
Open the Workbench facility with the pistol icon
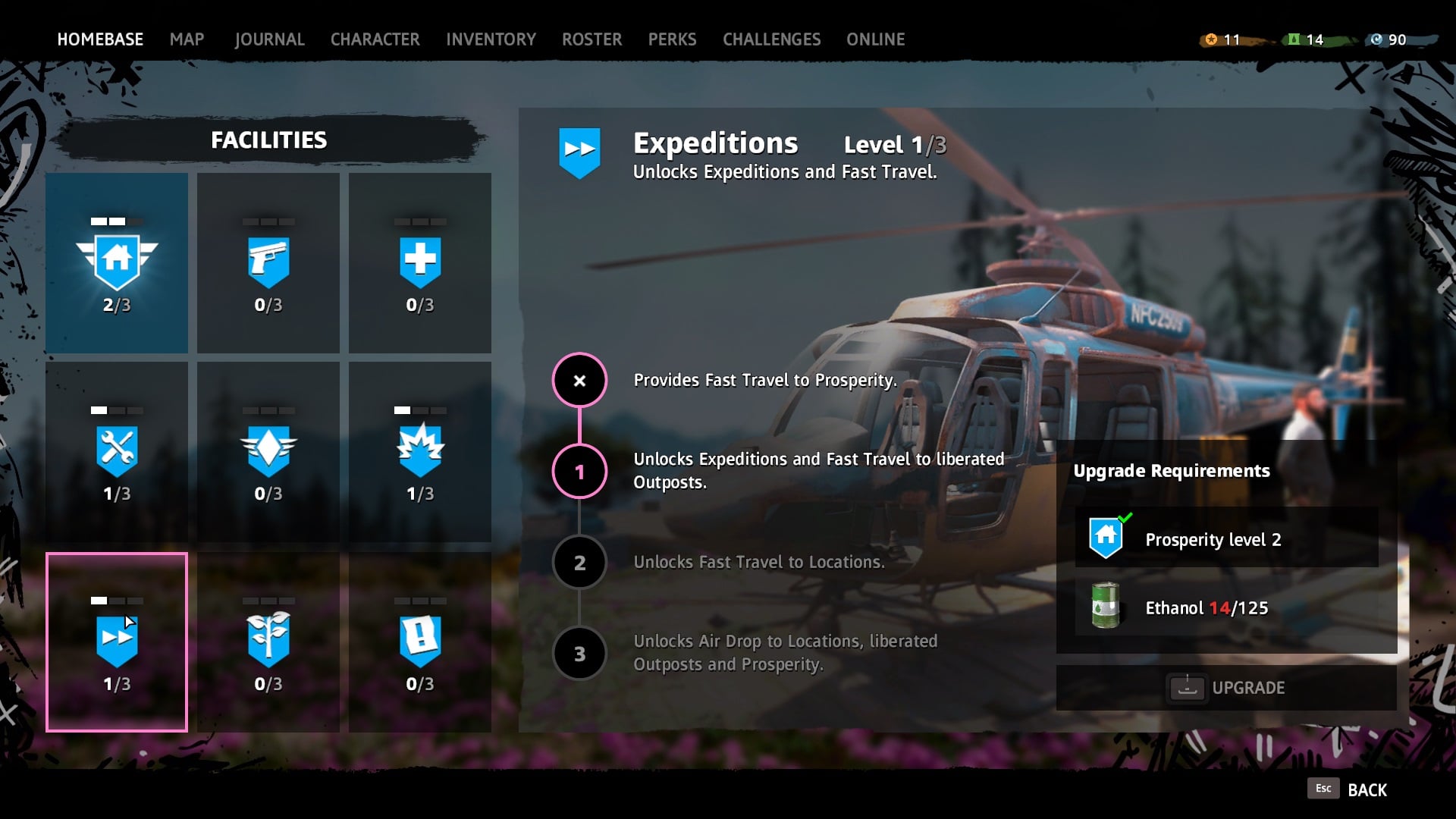pyautogui.click(x=268, y=262)
